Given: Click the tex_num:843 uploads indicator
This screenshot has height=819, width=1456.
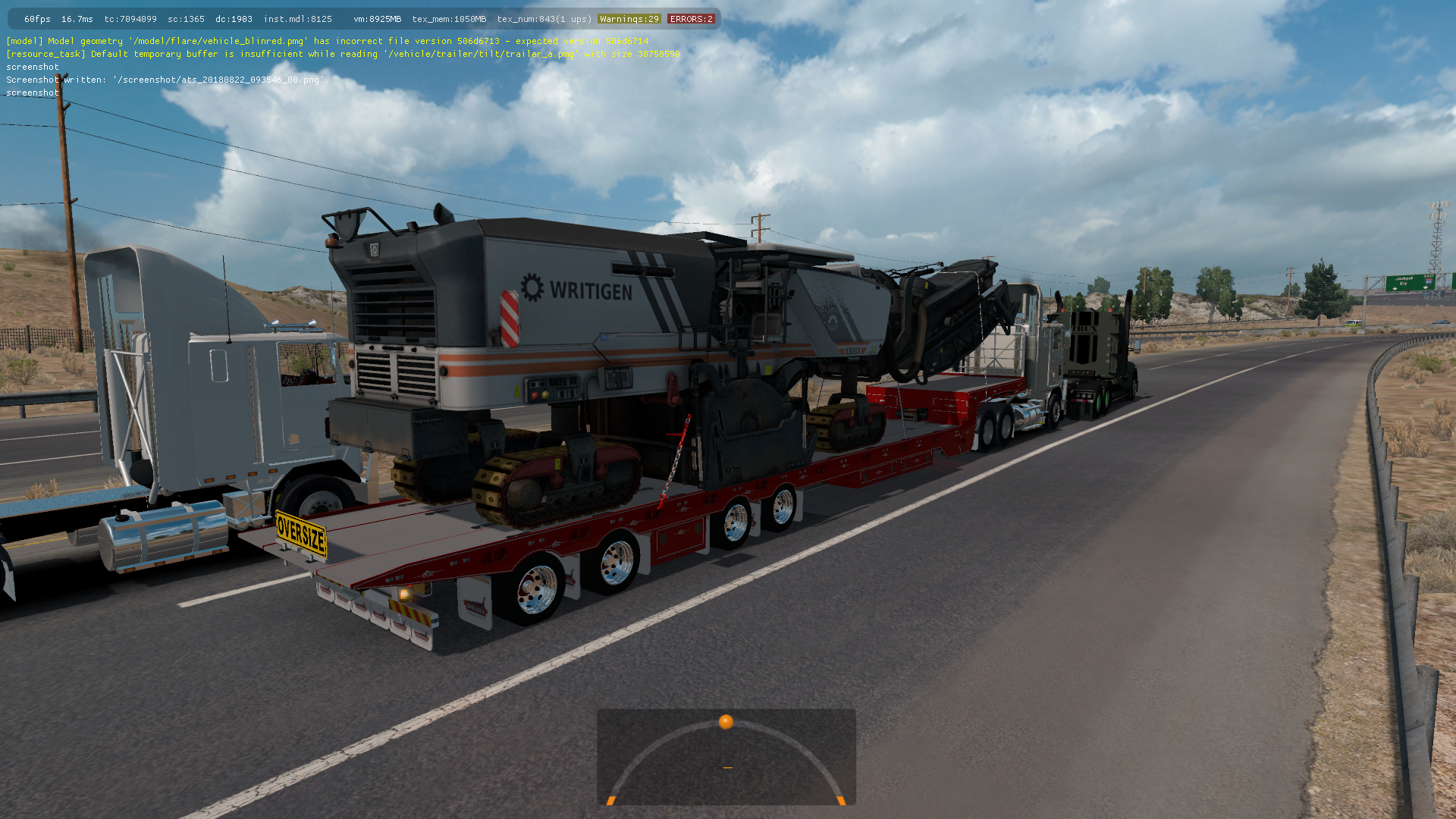Looking at the screenshot, I should (x=542, y=18).
